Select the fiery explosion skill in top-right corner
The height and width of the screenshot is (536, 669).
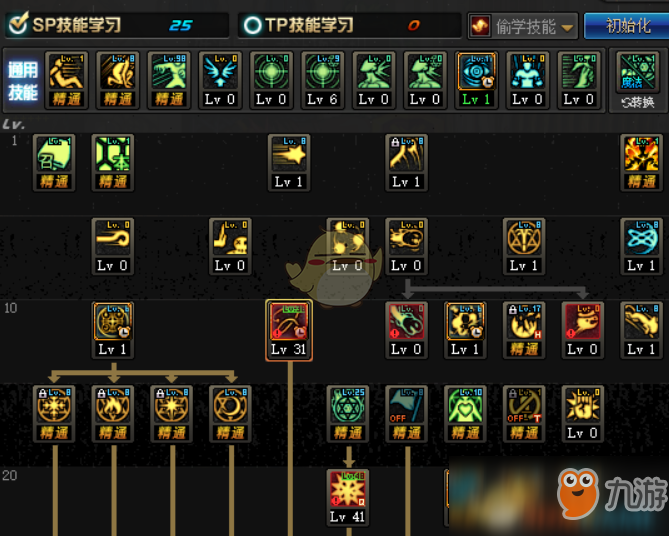pyautogui.click(x=641, y=160)
